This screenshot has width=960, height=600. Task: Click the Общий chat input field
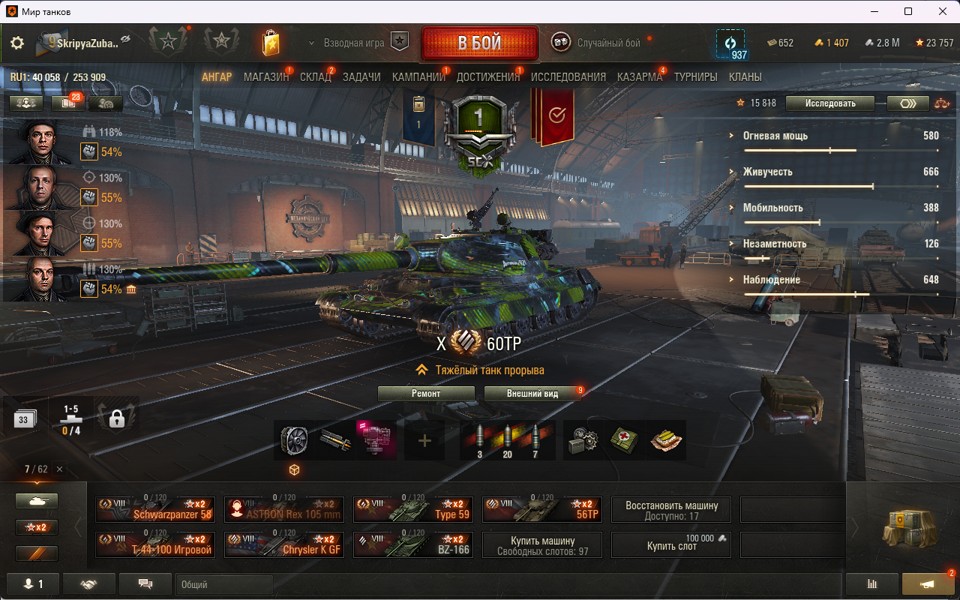[x=224, y=584]
